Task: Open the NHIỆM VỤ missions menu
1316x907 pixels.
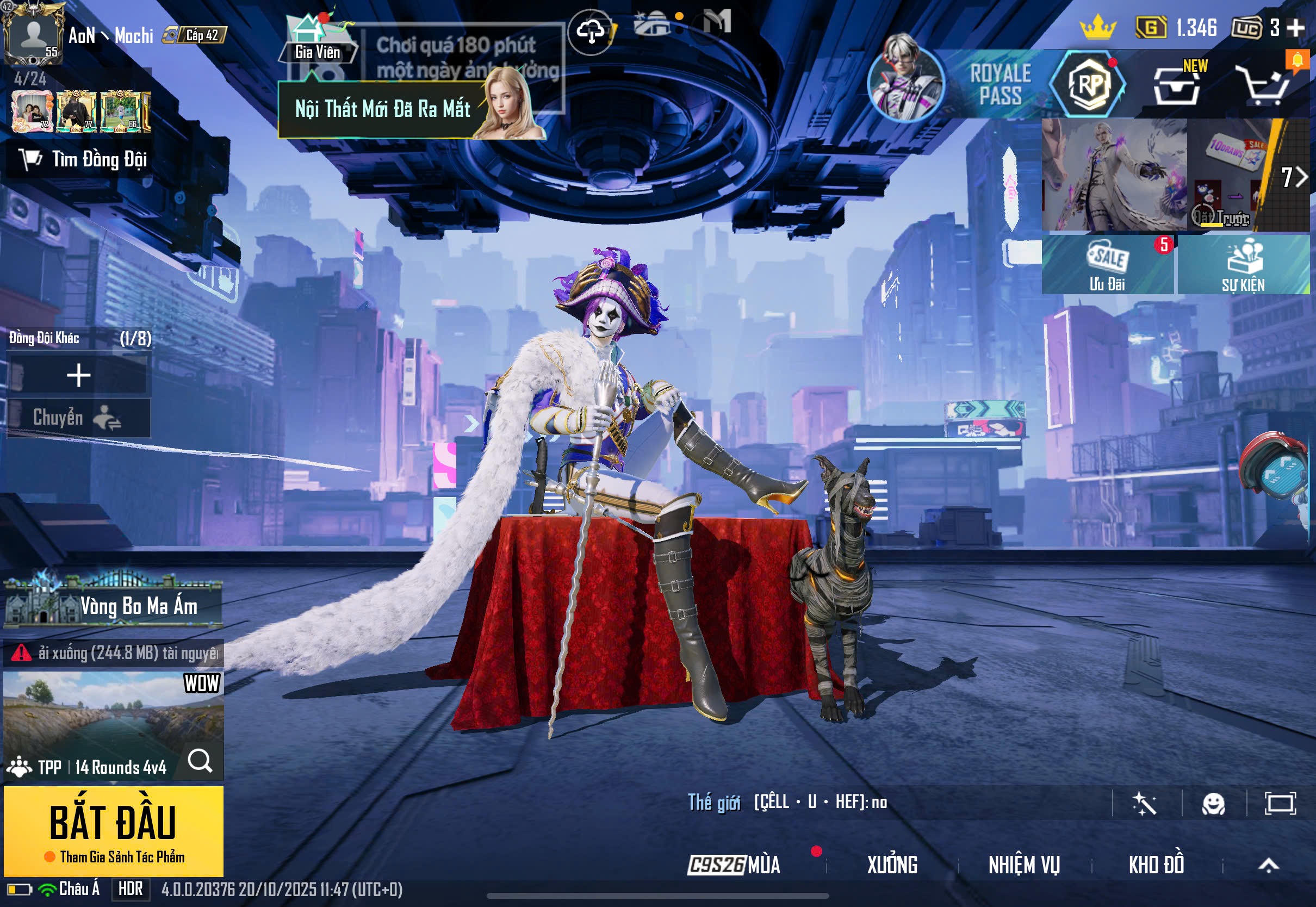Action: click(x=1023, y=865)
